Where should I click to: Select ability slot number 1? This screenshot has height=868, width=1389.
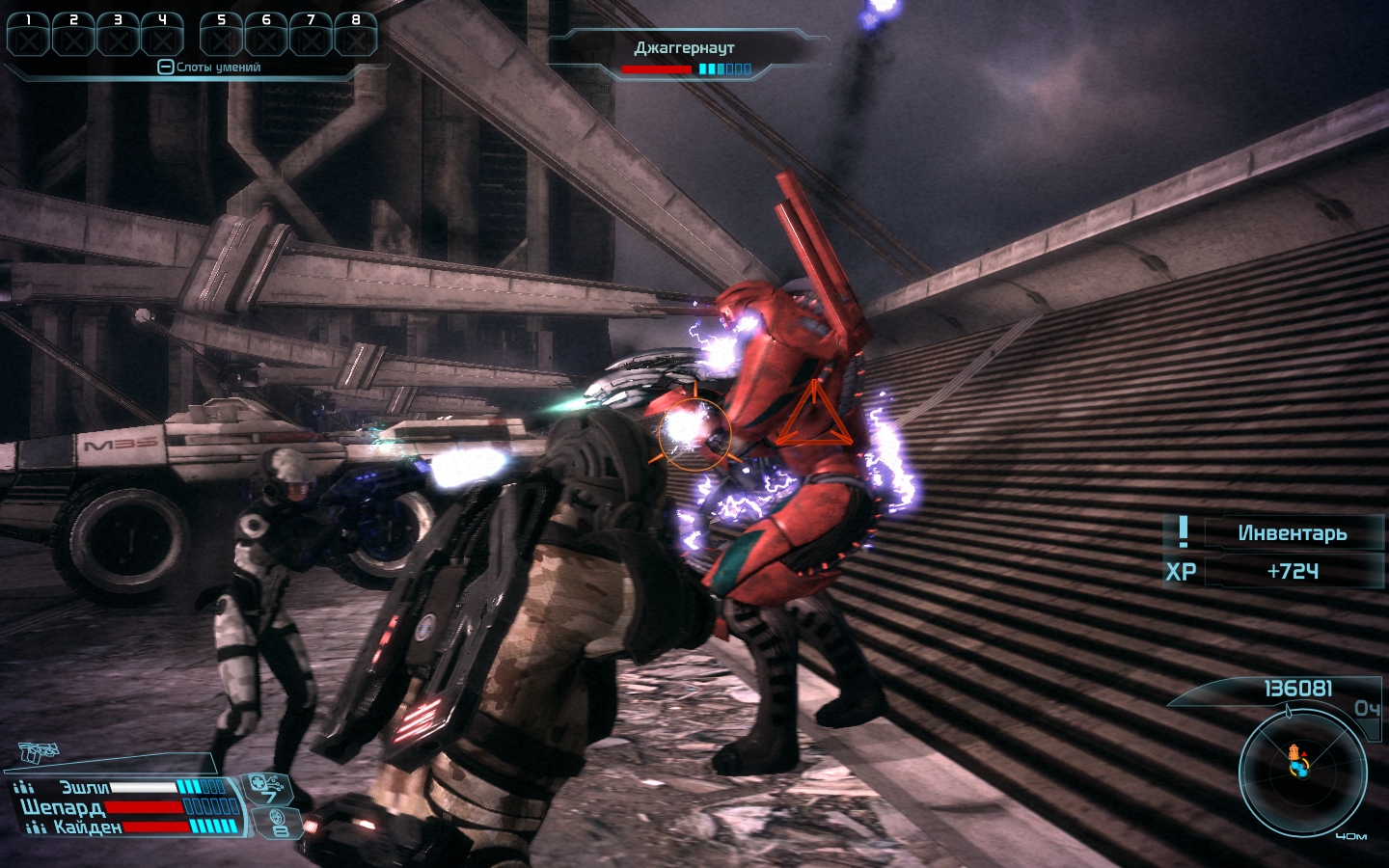(x=29, y=37)
